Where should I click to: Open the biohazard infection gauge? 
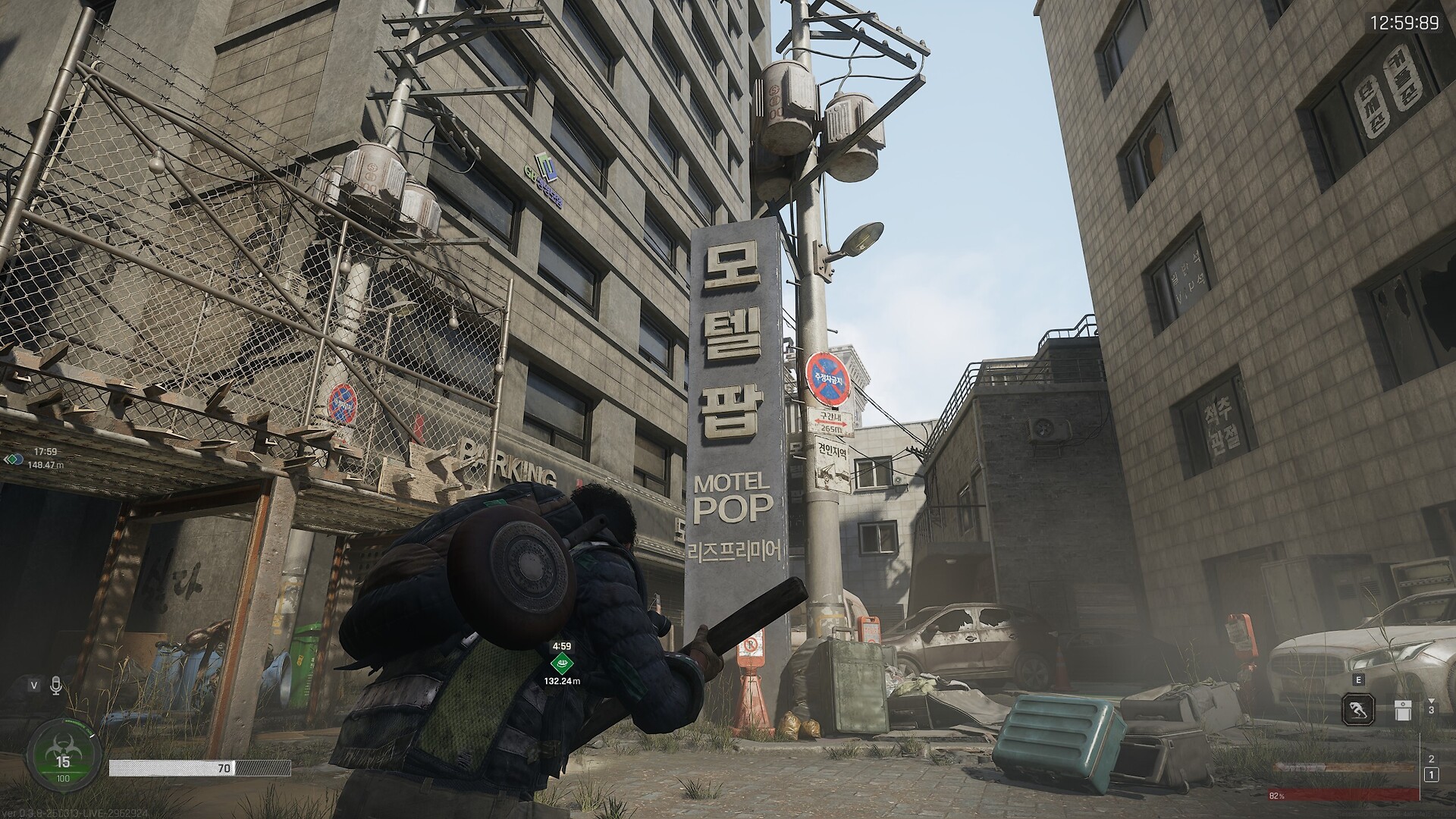64,755
